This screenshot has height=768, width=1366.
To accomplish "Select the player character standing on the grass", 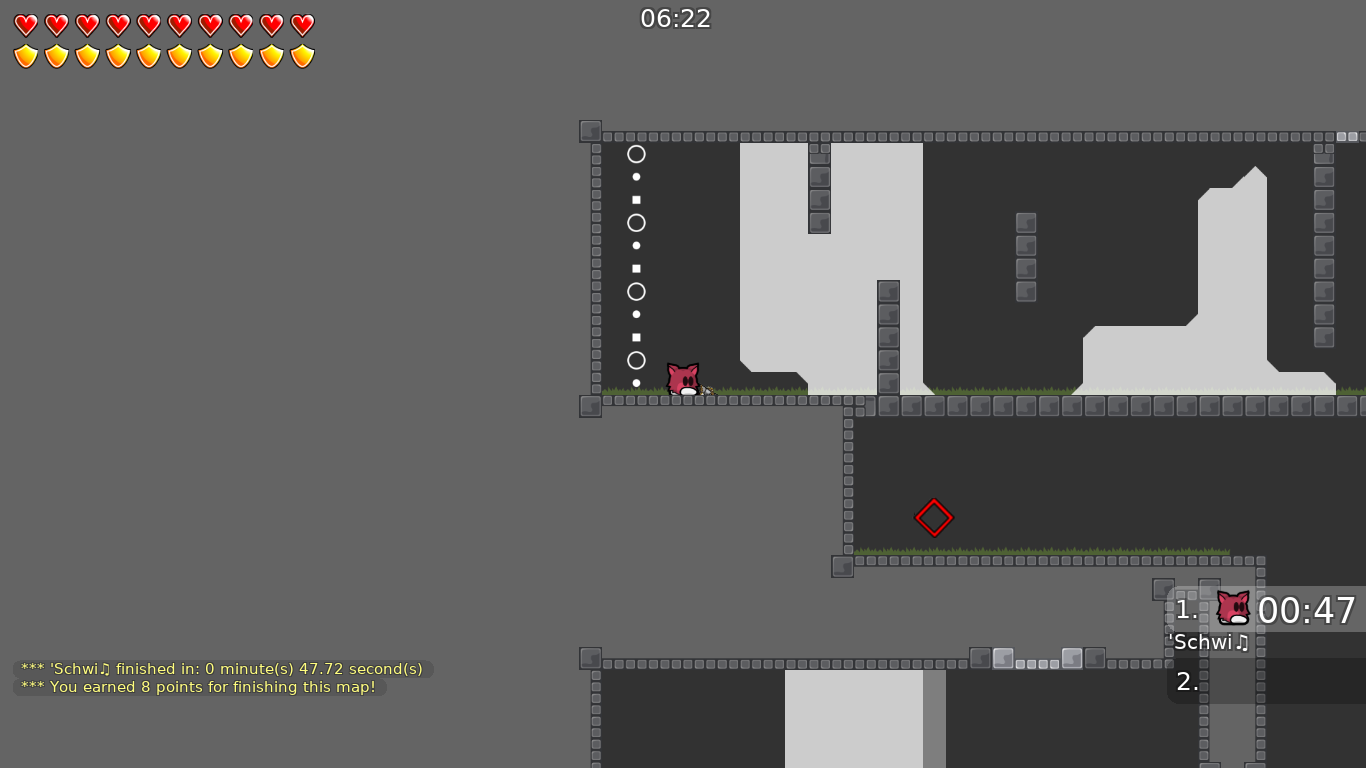I will [683, 377].
